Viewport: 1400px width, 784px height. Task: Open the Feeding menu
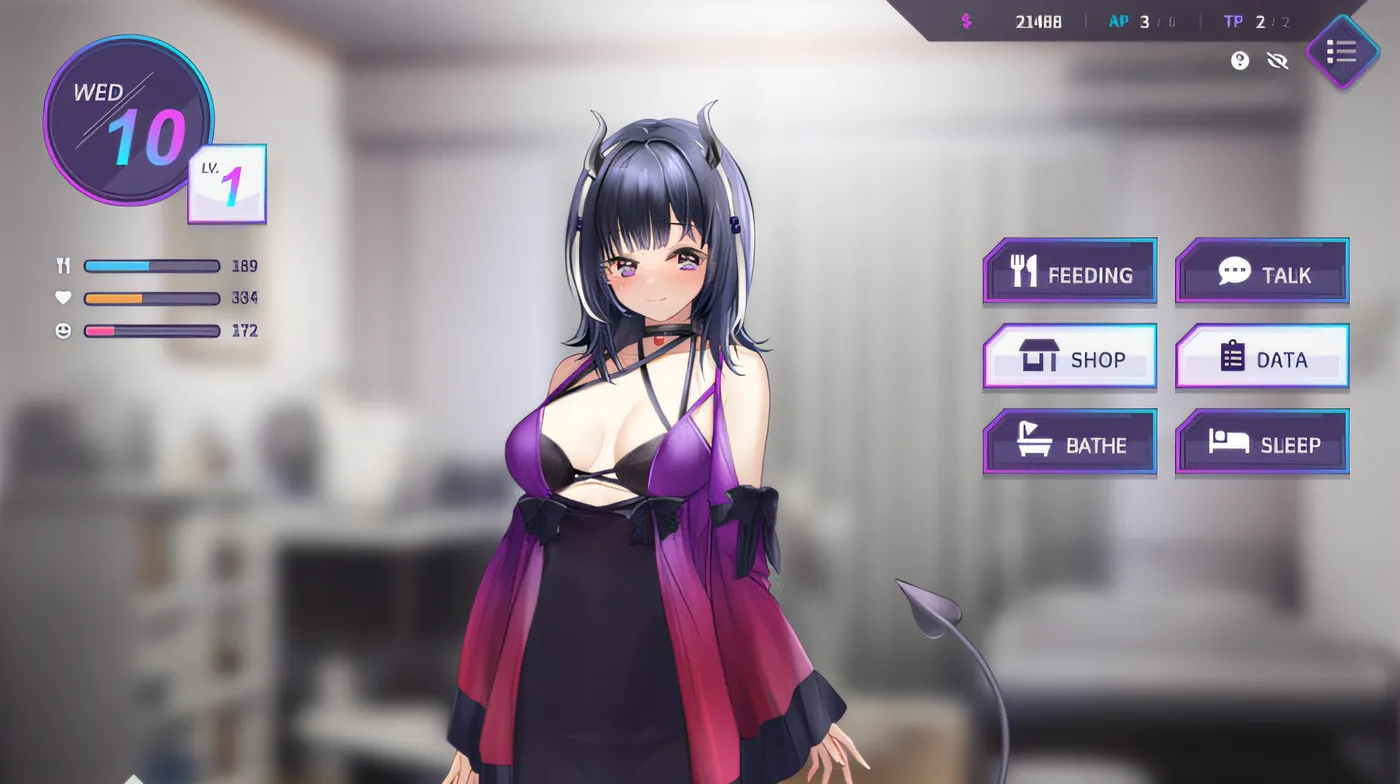[x=1070, y=270]
